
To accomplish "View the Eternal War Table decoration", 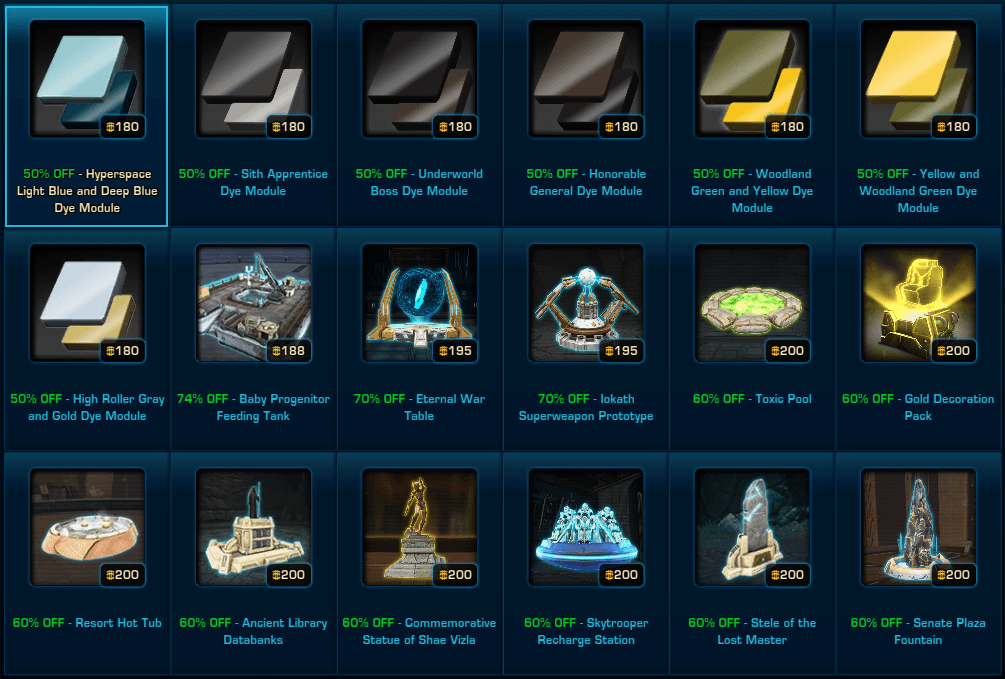I will (419, 304).
